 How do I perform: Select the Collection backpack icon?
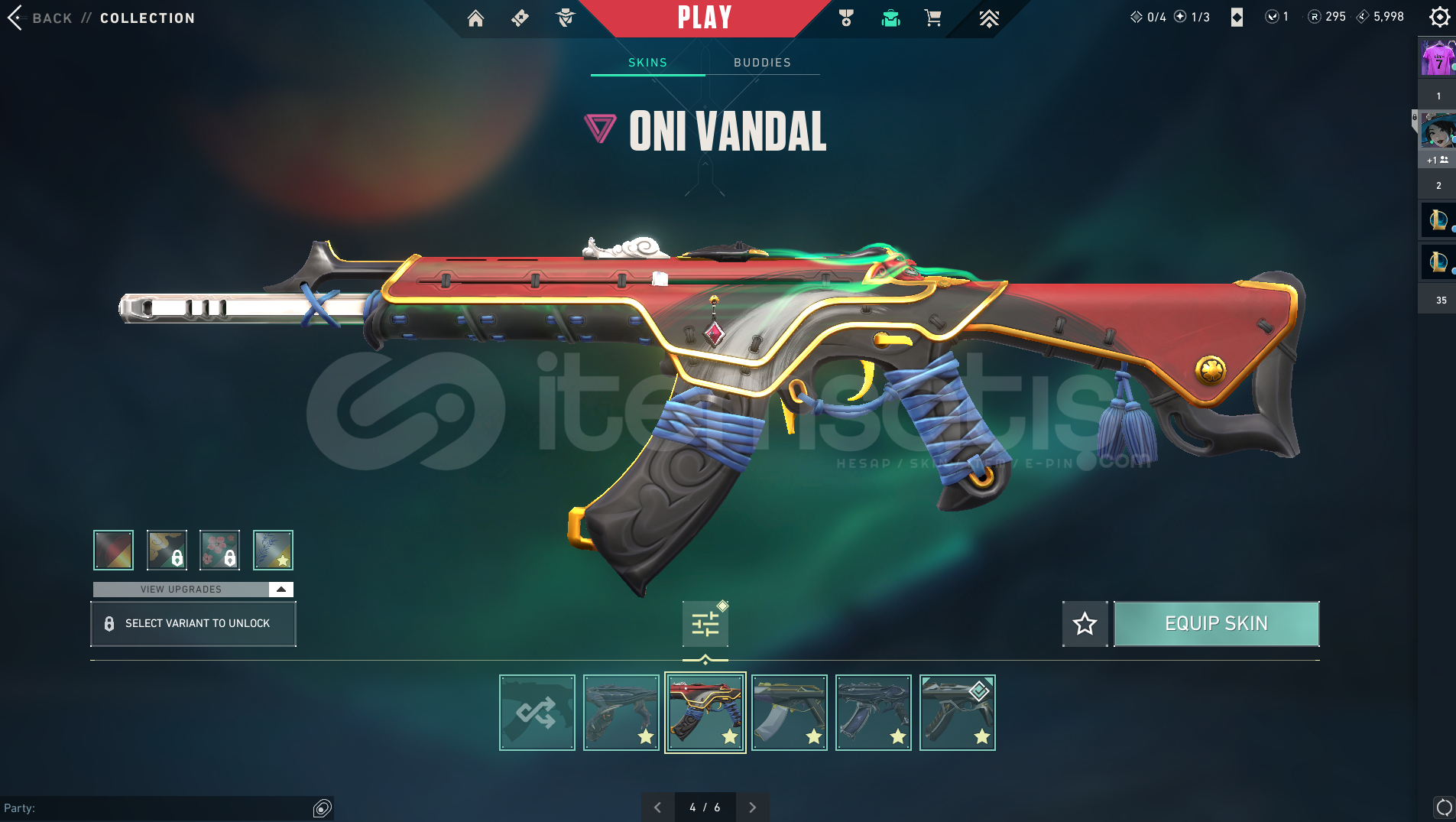coord(893,18)
